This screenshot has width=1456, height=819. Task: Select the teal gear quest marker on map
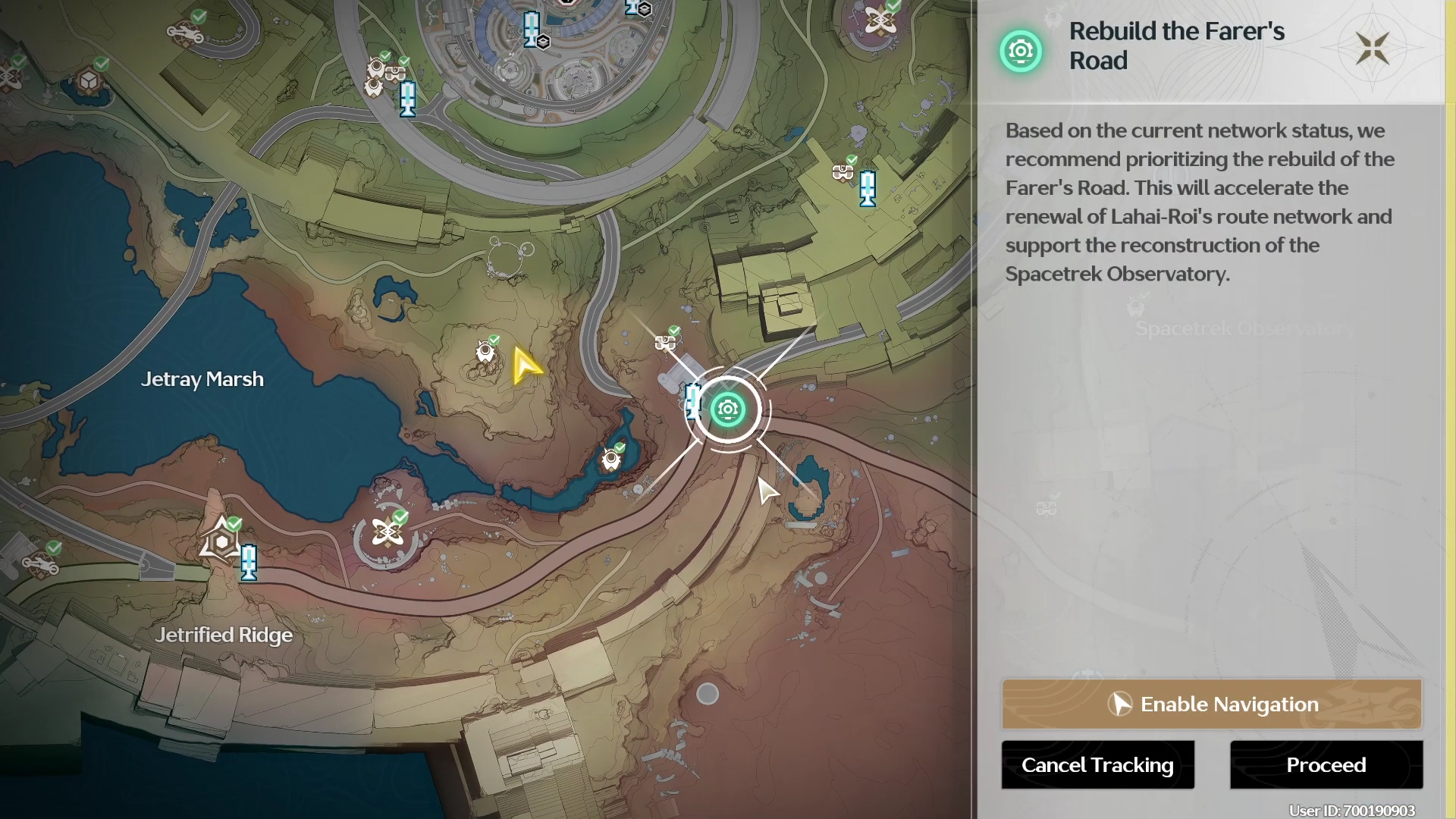(x=728, y=409)
